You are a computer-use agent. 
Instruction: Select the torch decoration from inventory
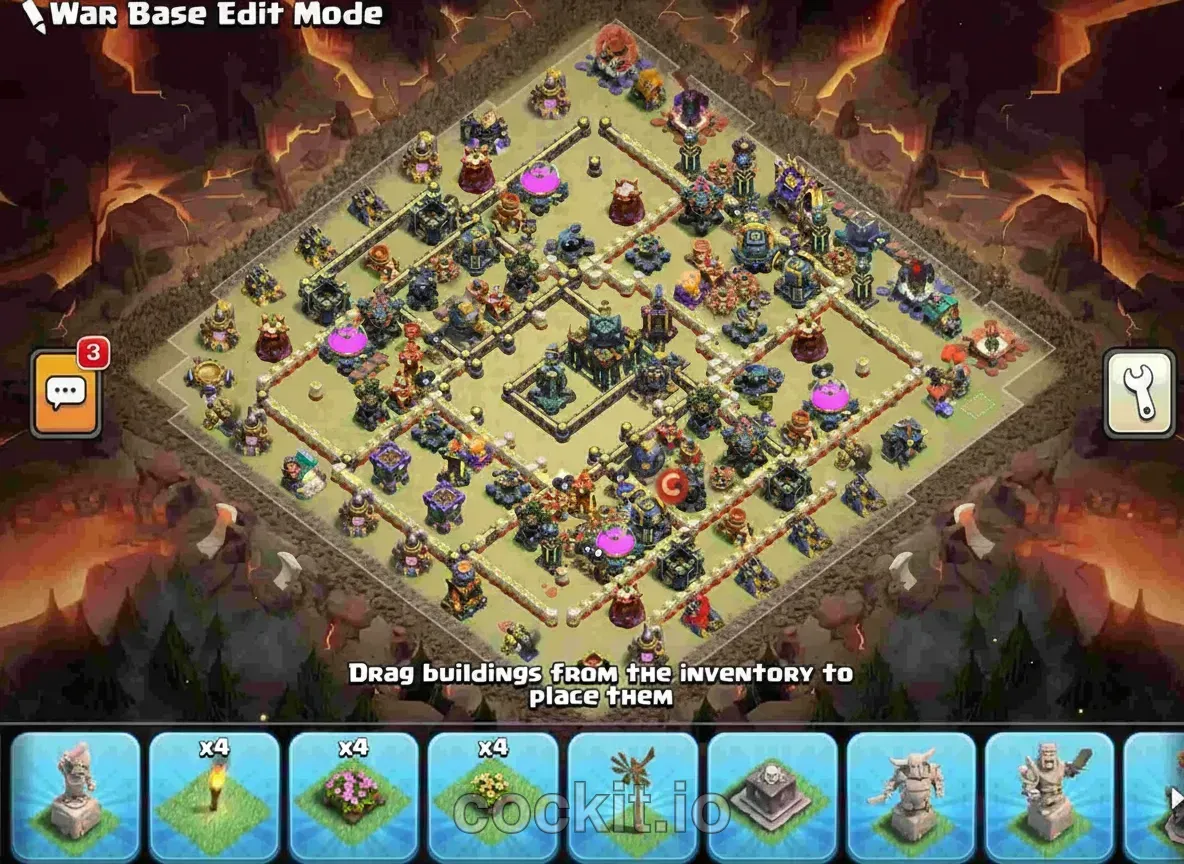pos(214,797)
